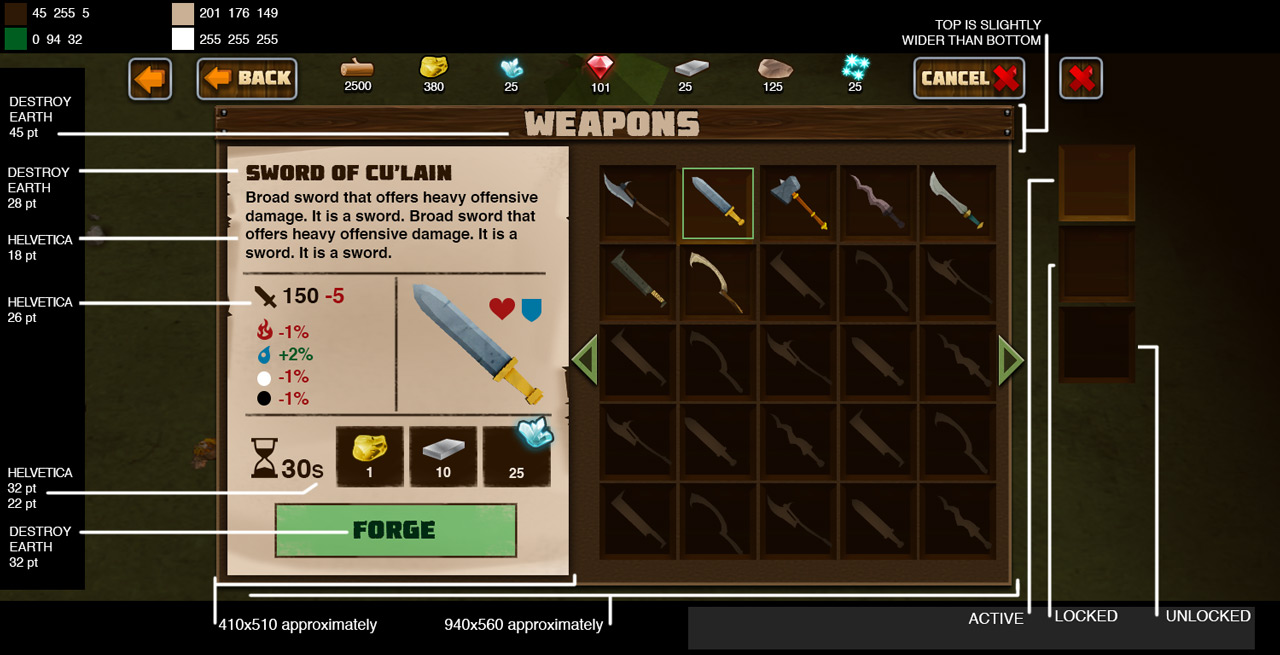This screenshot has width=1280, height=655.
Task: Click the iron ingot cost slot
Action: 443,456
